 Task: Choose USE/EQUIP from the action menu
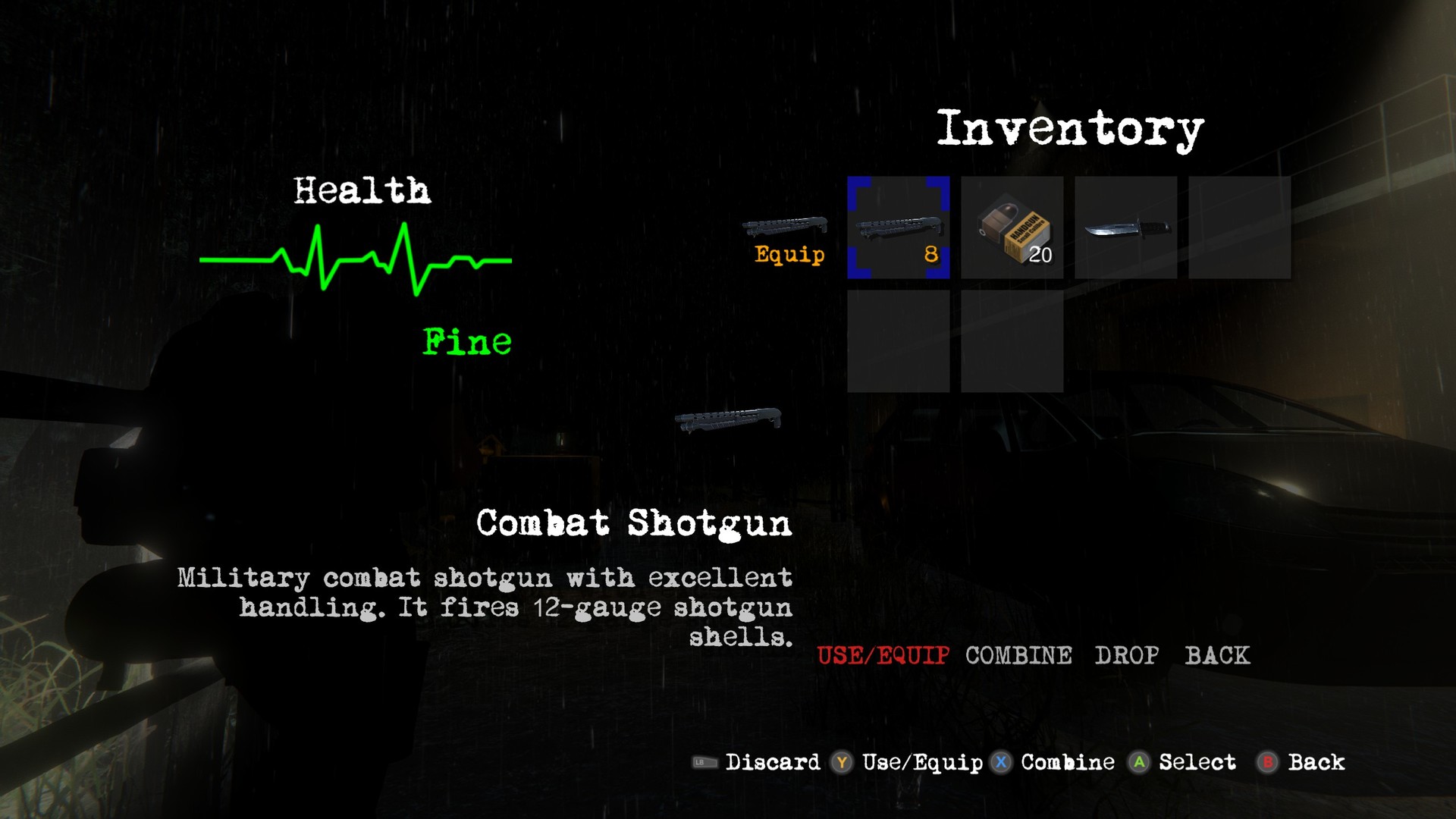(882, 655)
